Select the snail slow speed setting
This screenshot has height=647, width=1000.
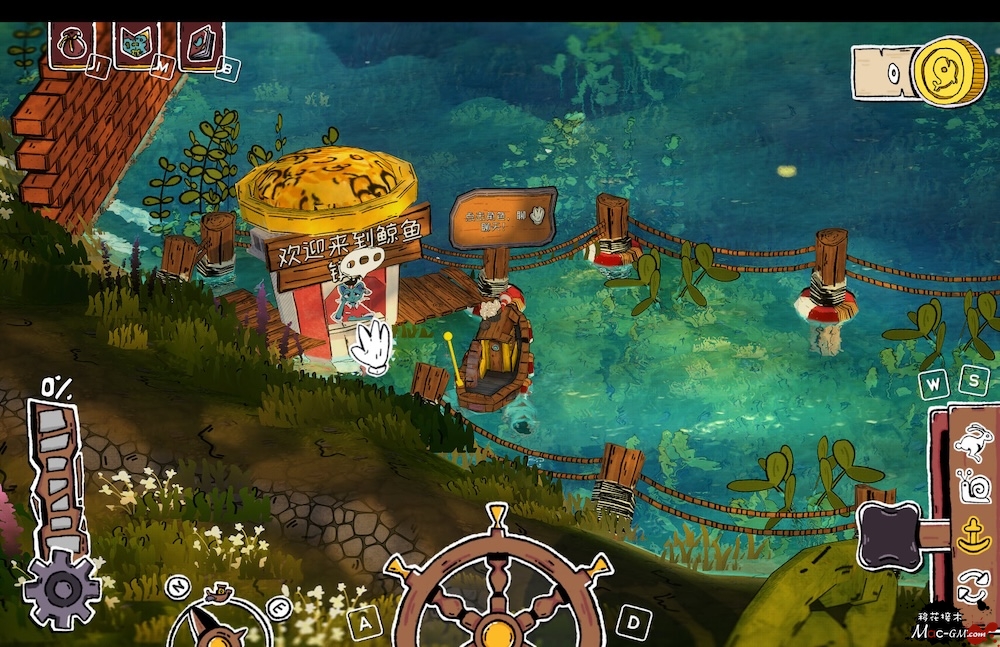click(972, 487)
